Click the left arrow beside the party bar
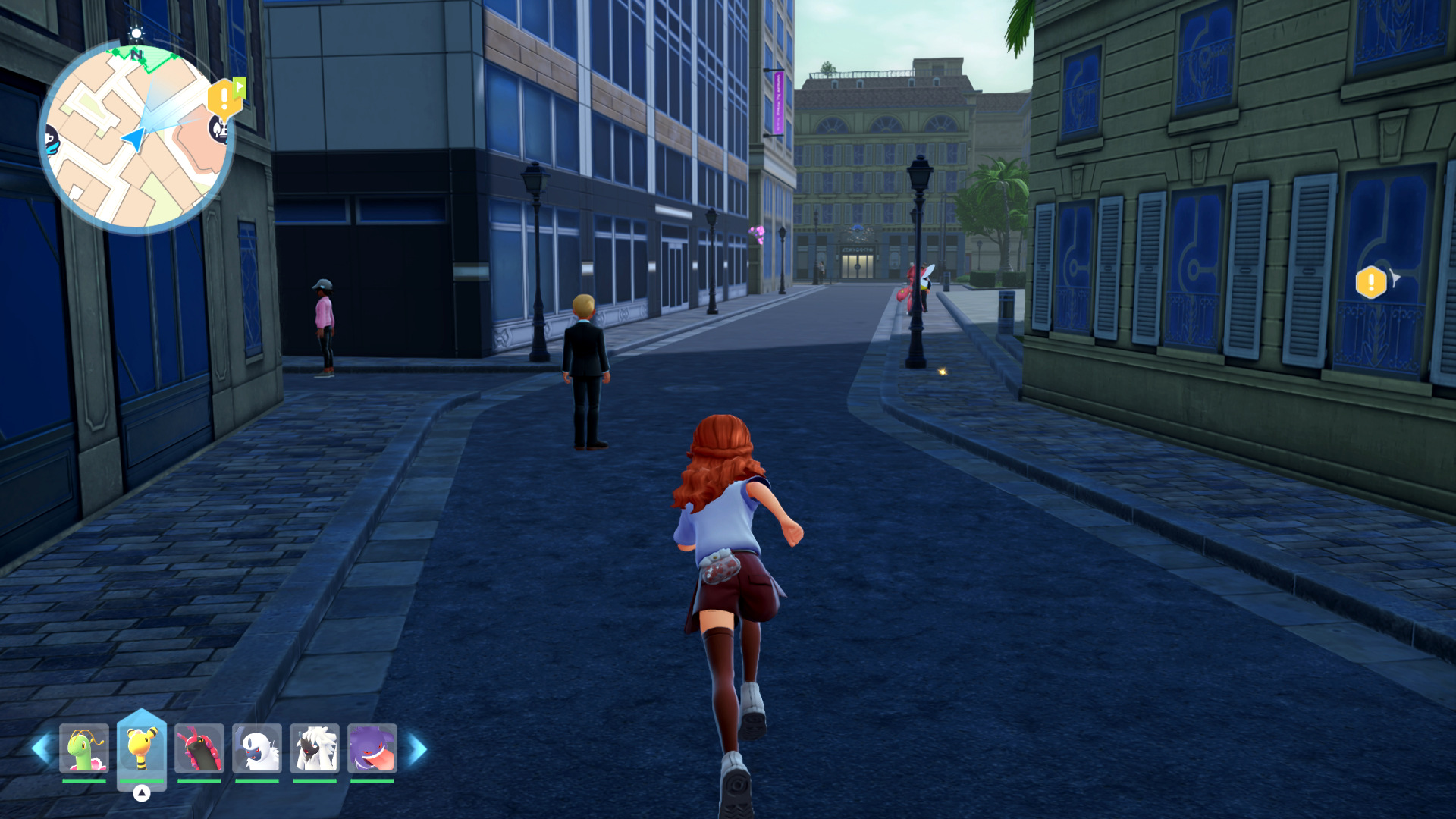 (x=41, y=749)
